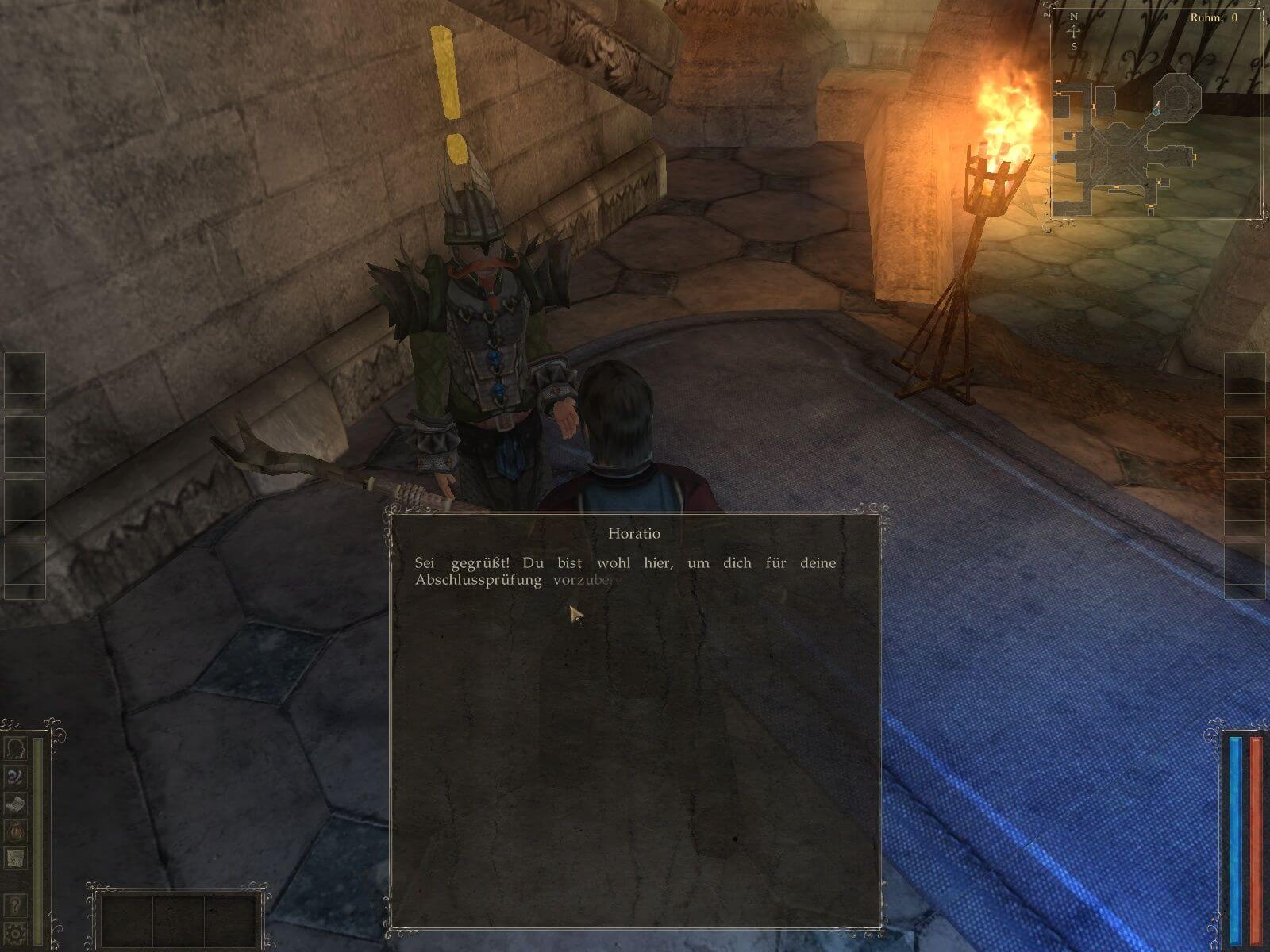Open the parchment map icon
The image size is (1270, 952).
coord(15,858)
